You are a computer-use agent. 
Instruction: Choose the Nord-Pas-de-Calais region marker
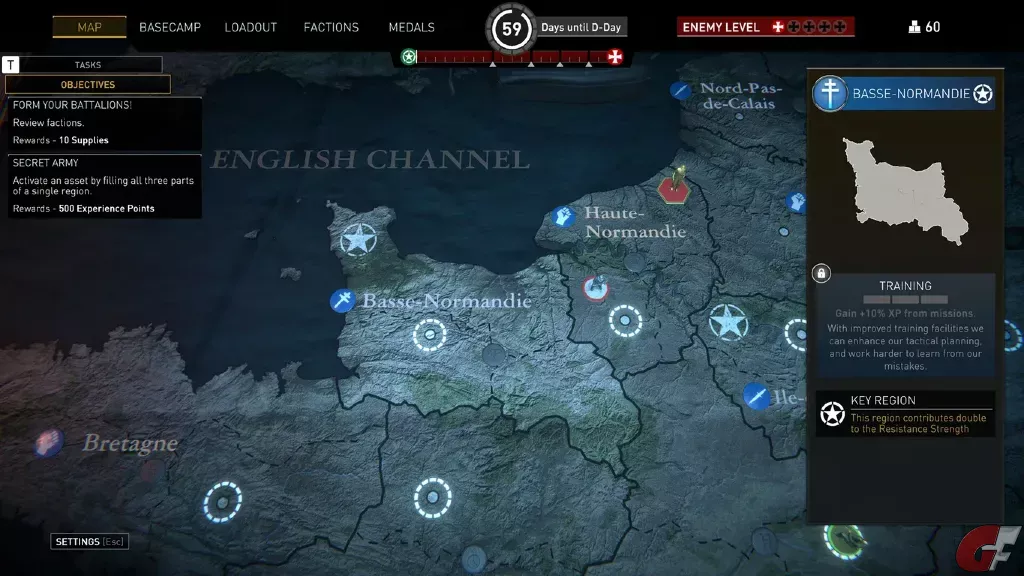click(681, 91)
